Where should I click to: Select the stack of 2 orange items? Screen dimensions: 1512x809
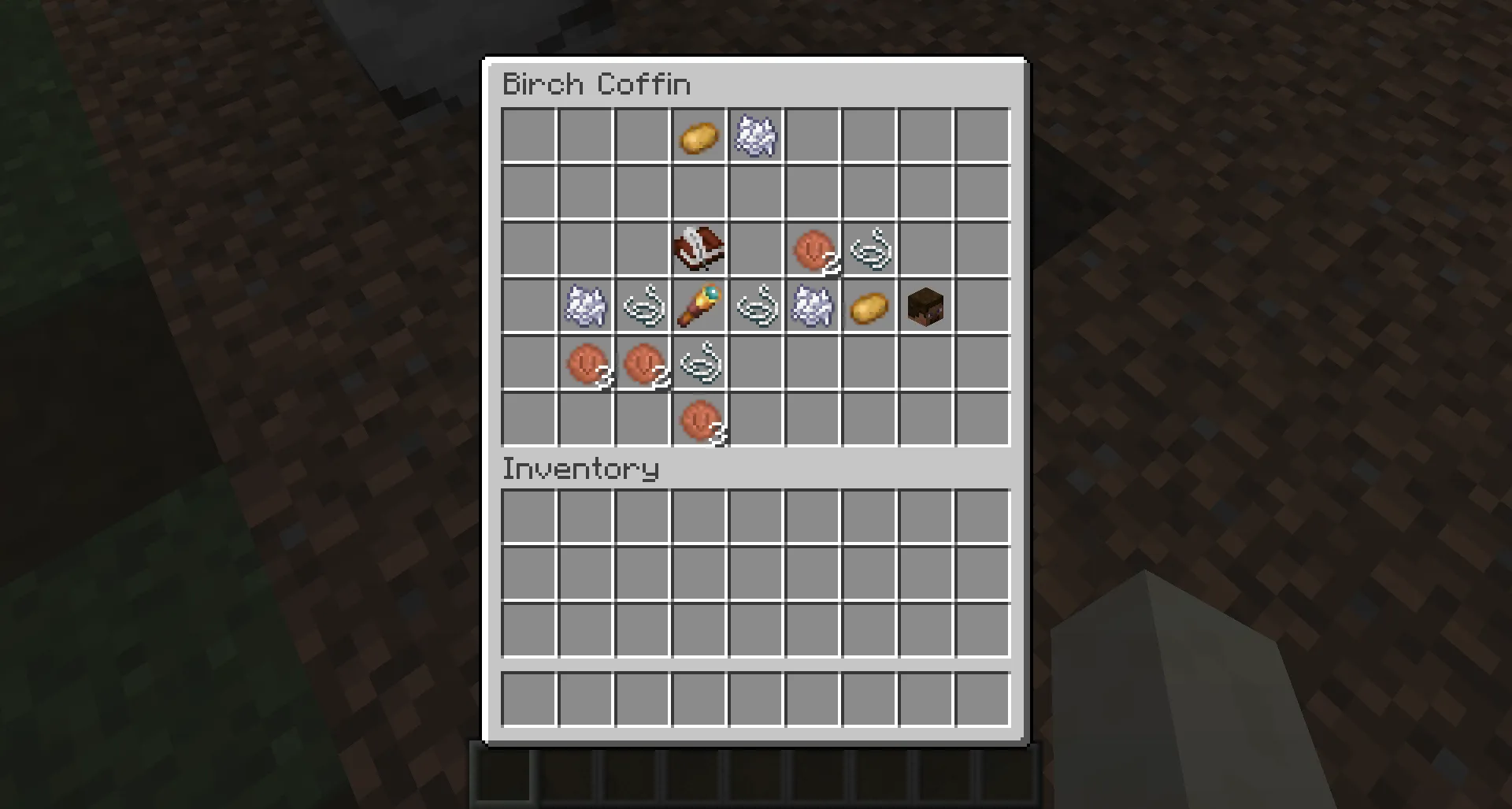643,363
